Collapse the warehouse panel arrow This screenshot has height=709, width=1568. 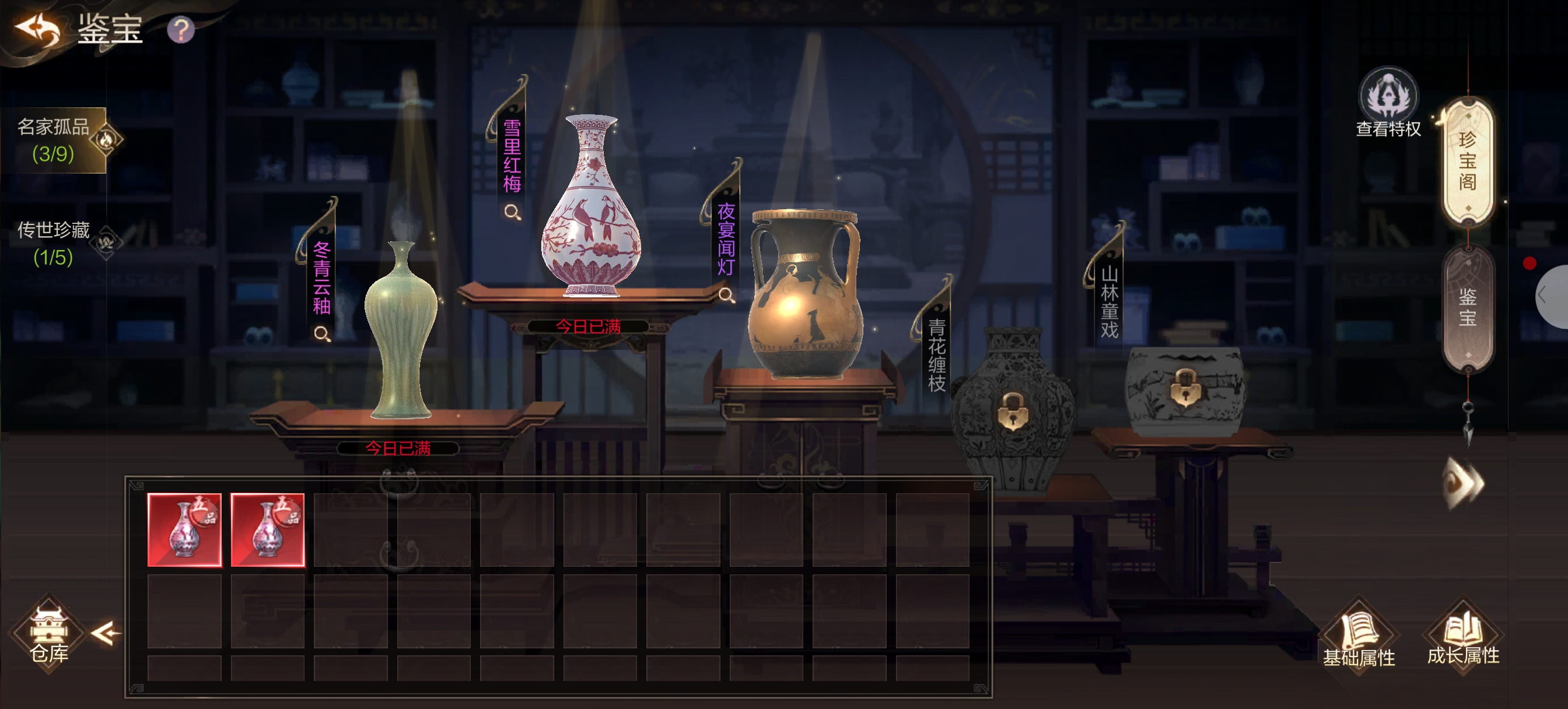tap(106, 634)
